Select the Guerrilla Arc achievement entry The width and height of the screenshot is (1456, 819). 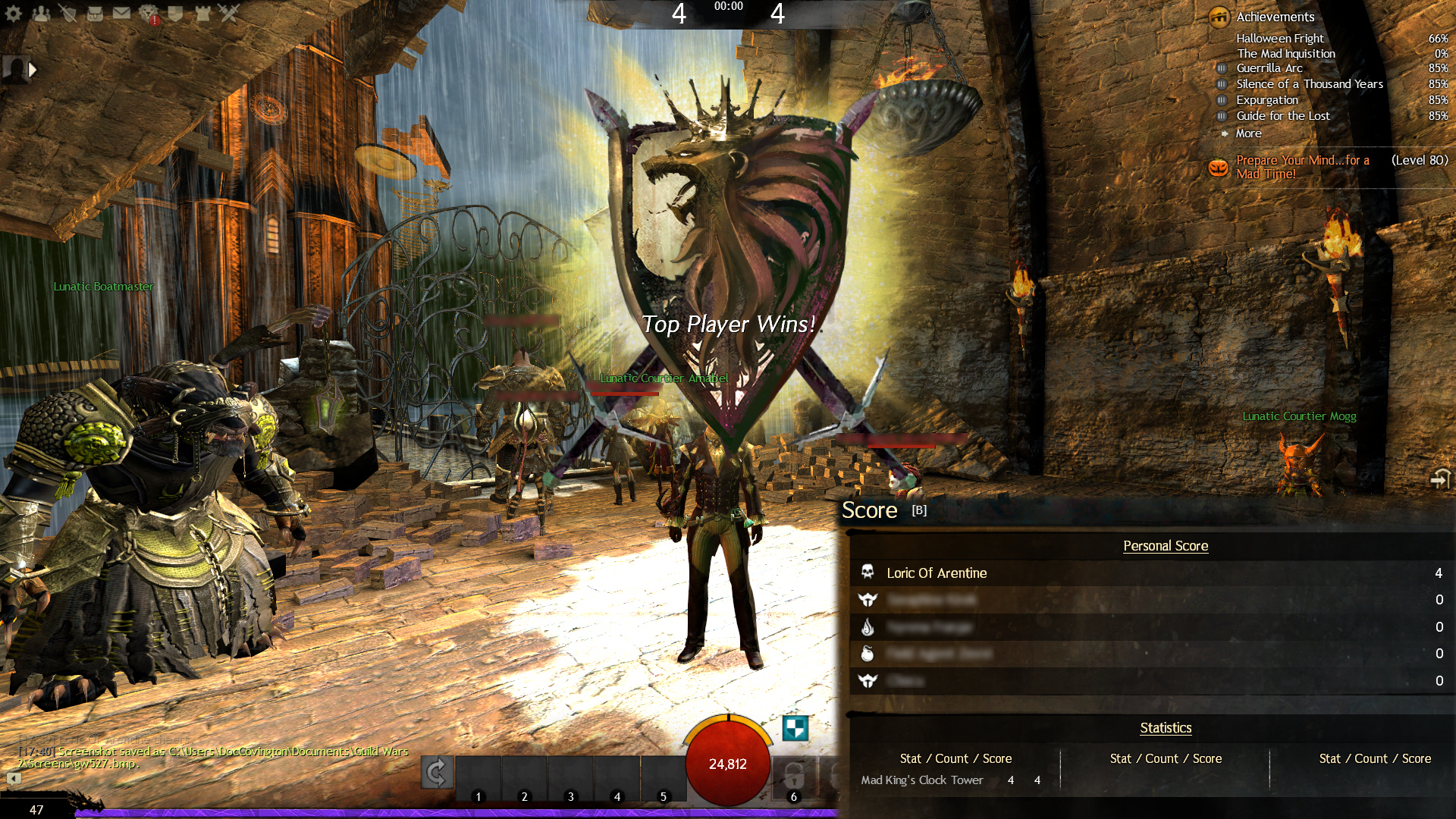click(x=1269, y=68)
